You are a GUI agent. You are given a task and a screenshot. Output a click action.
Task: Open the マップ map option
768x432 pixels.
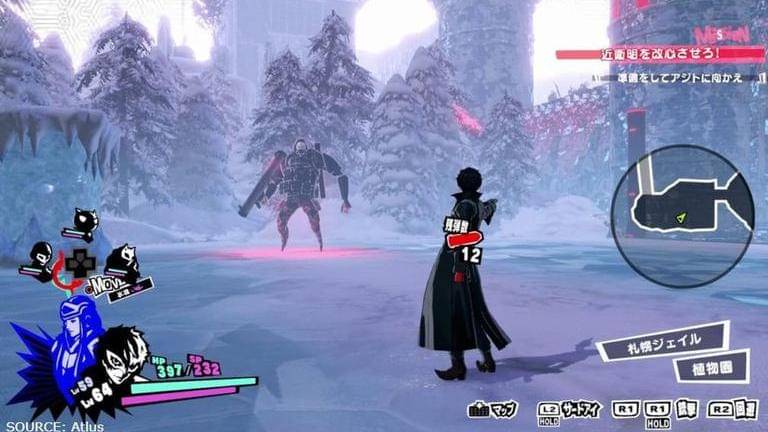[492, 410]
